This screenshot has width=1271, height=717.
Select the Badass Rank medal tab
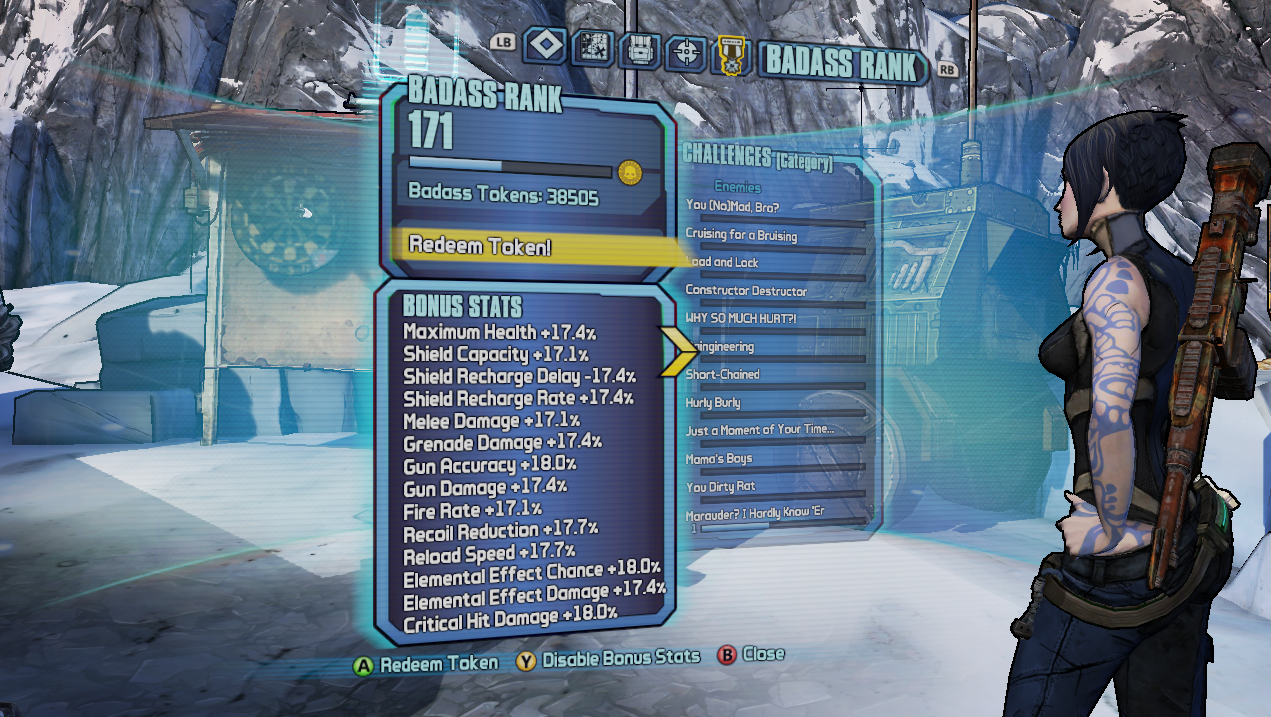click(731, 55)
